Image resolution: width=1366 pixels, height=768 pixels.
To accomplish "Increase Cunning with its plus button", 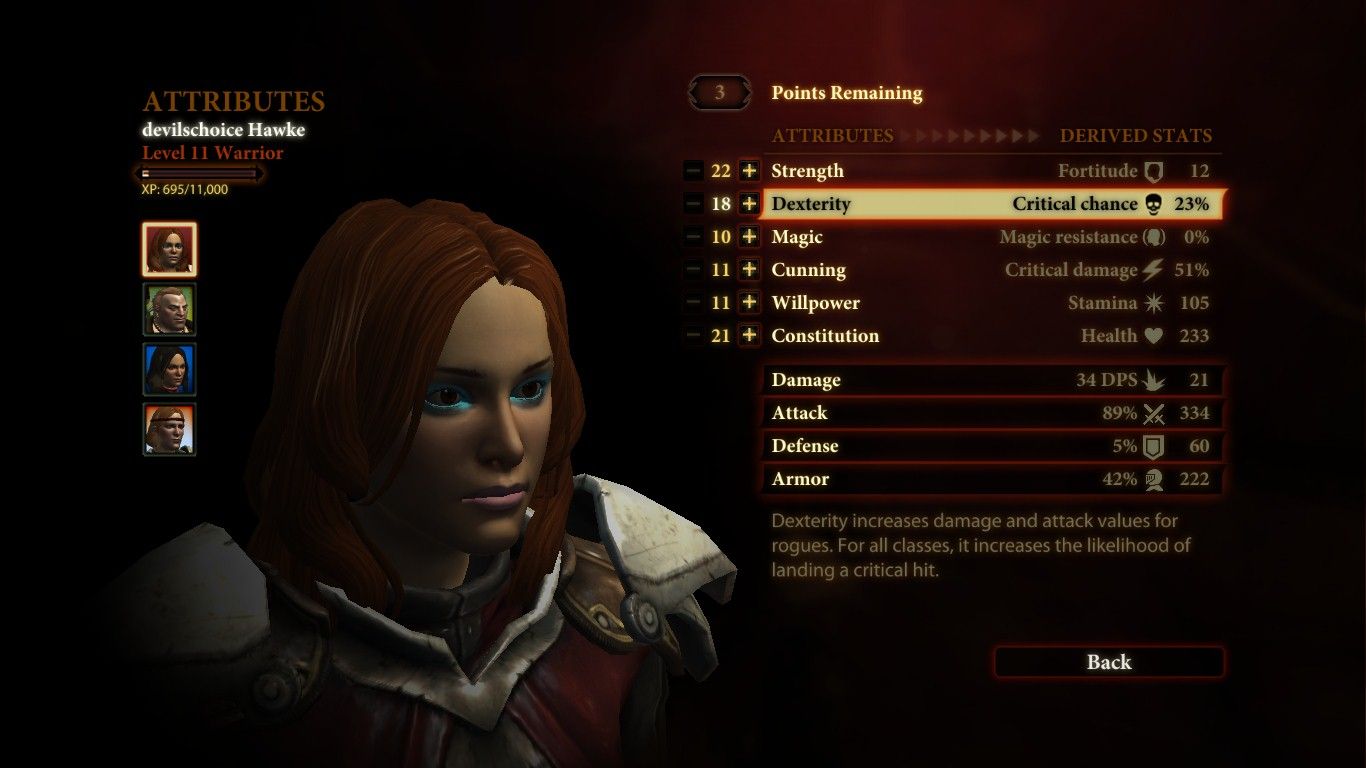I will click(749, 270).
